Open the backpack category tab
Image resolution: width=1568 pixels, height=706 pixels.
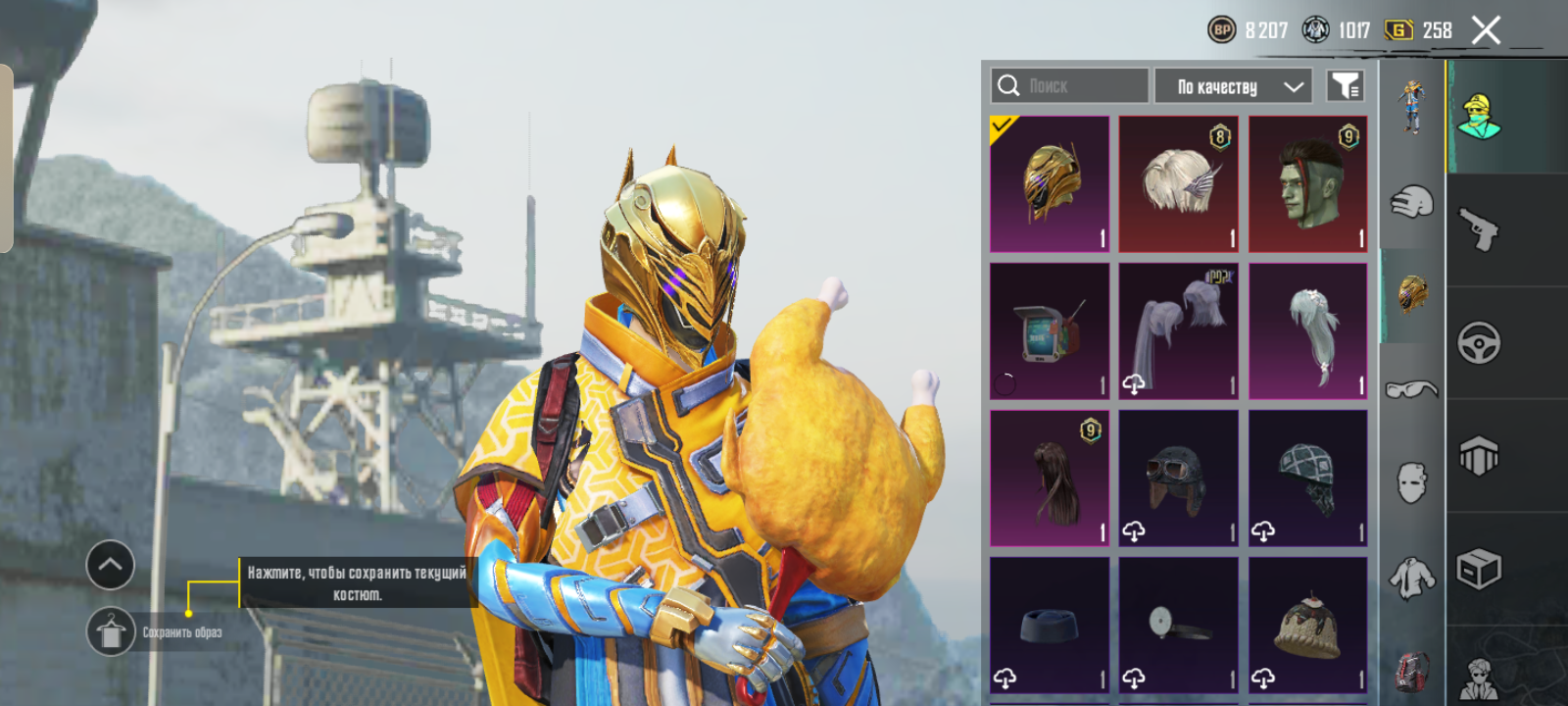pos(1411,672)
